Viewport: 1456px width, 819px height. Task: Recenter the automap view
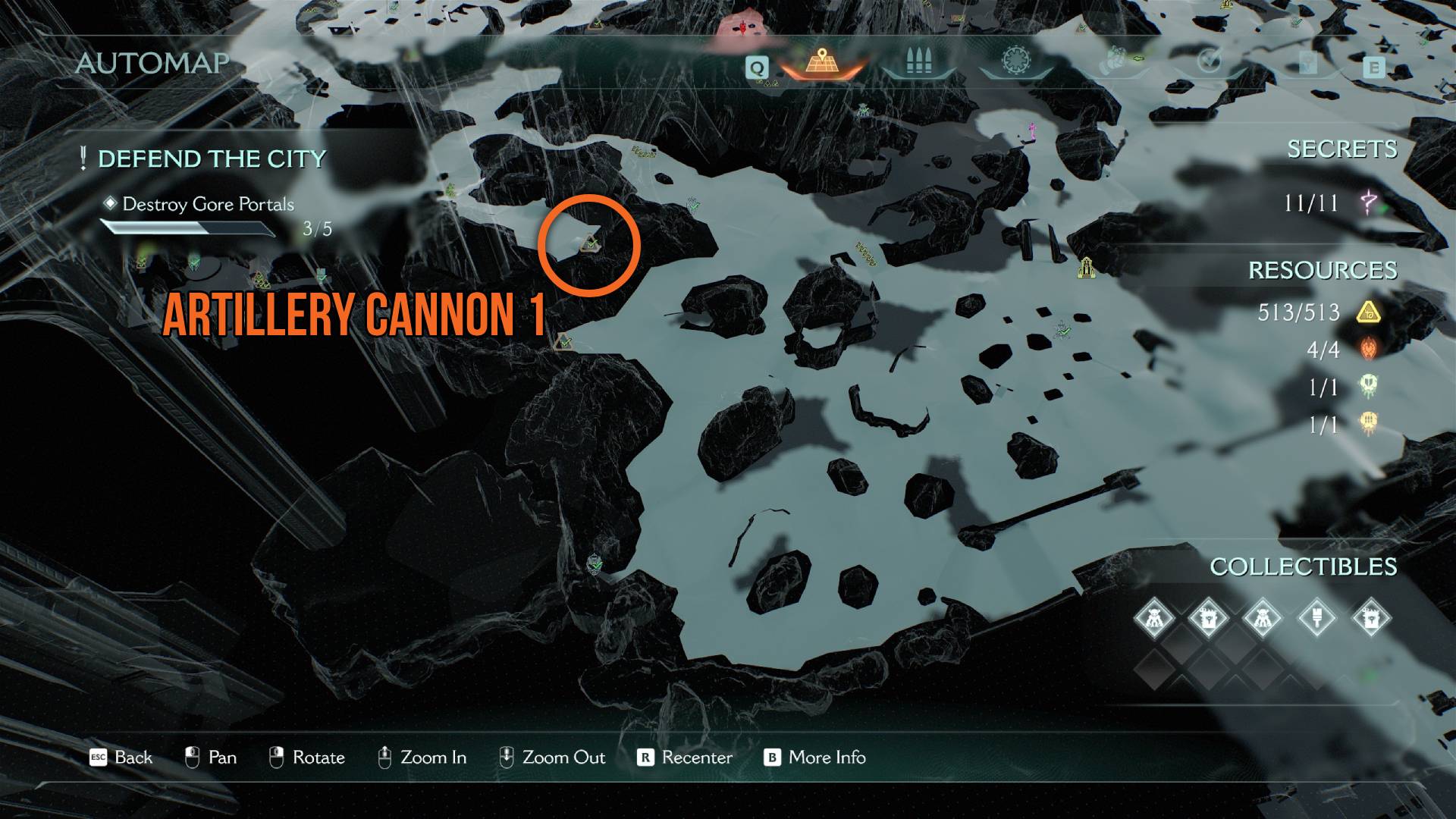(685, 757)
